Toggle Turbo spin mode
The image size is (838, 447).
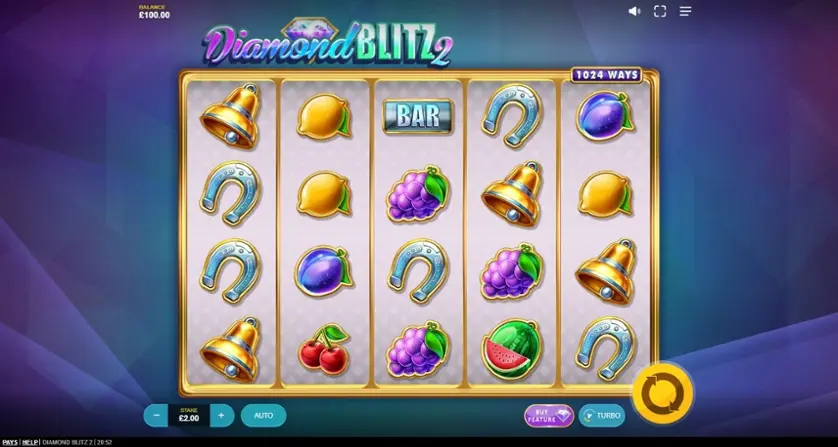coord(602,415)
